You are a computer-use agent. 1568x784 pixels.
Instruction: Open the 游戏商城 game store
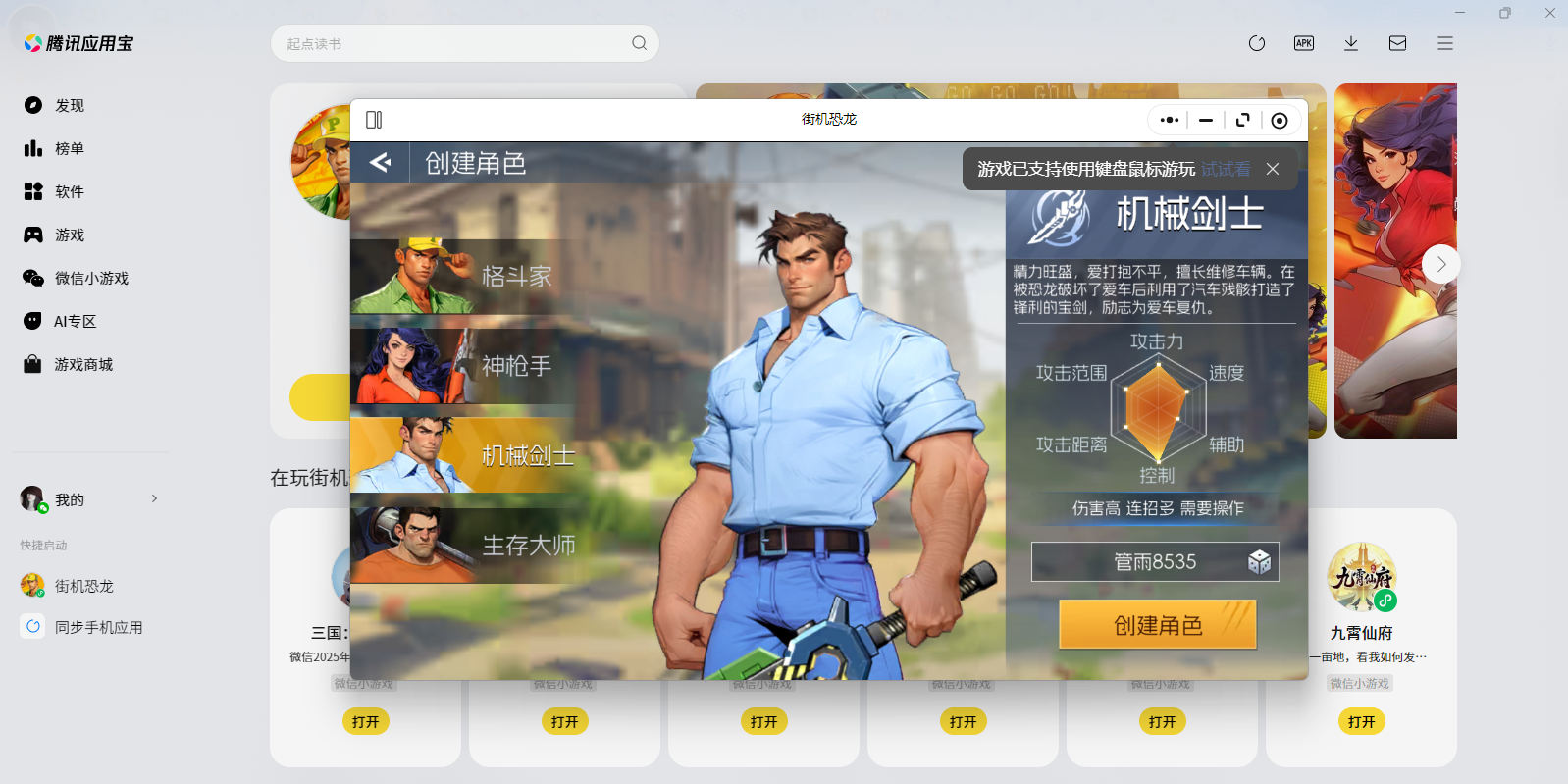[x=81, y=364]
